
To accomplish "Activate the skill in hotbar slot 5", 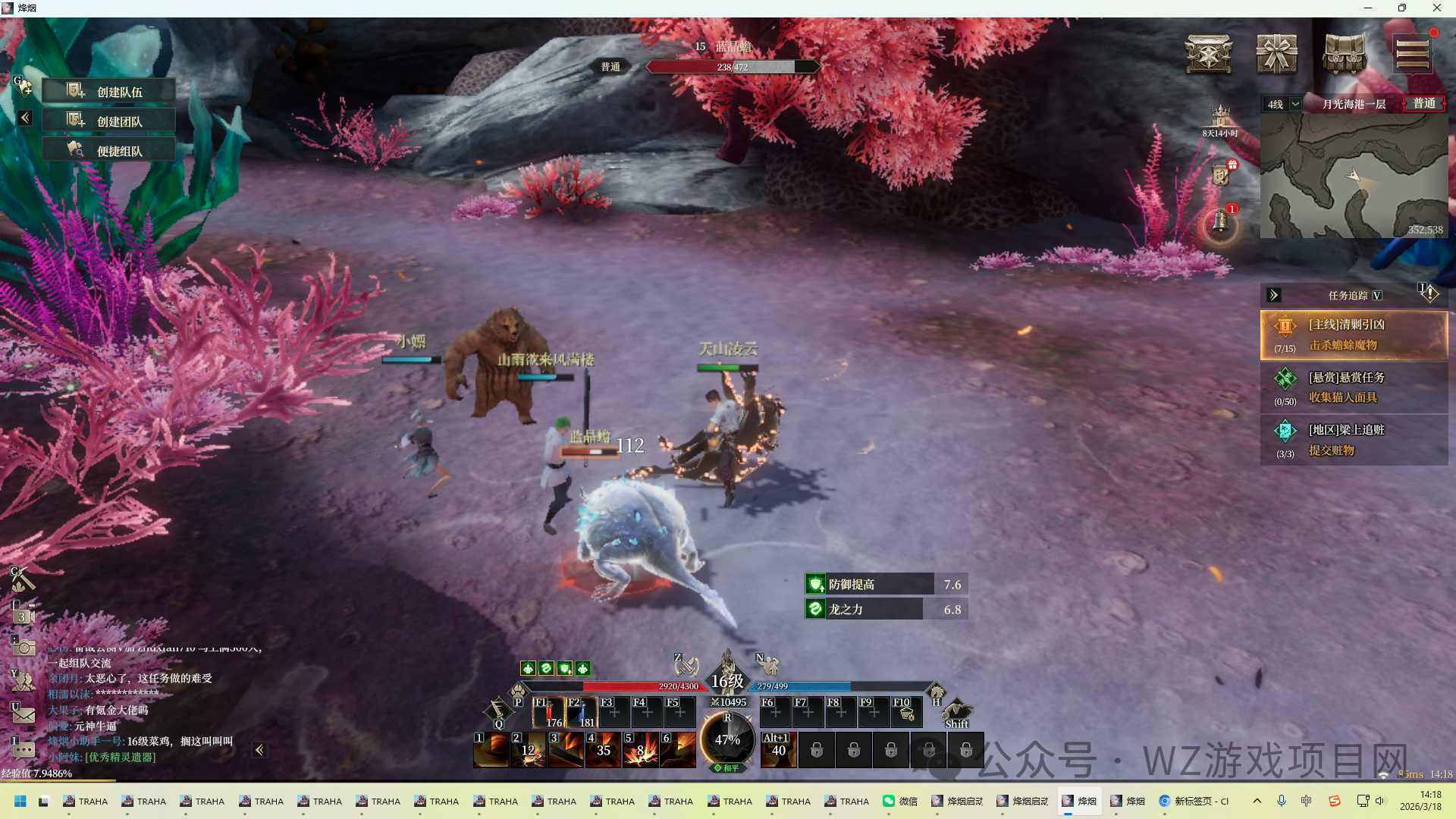I will (640, 750).
